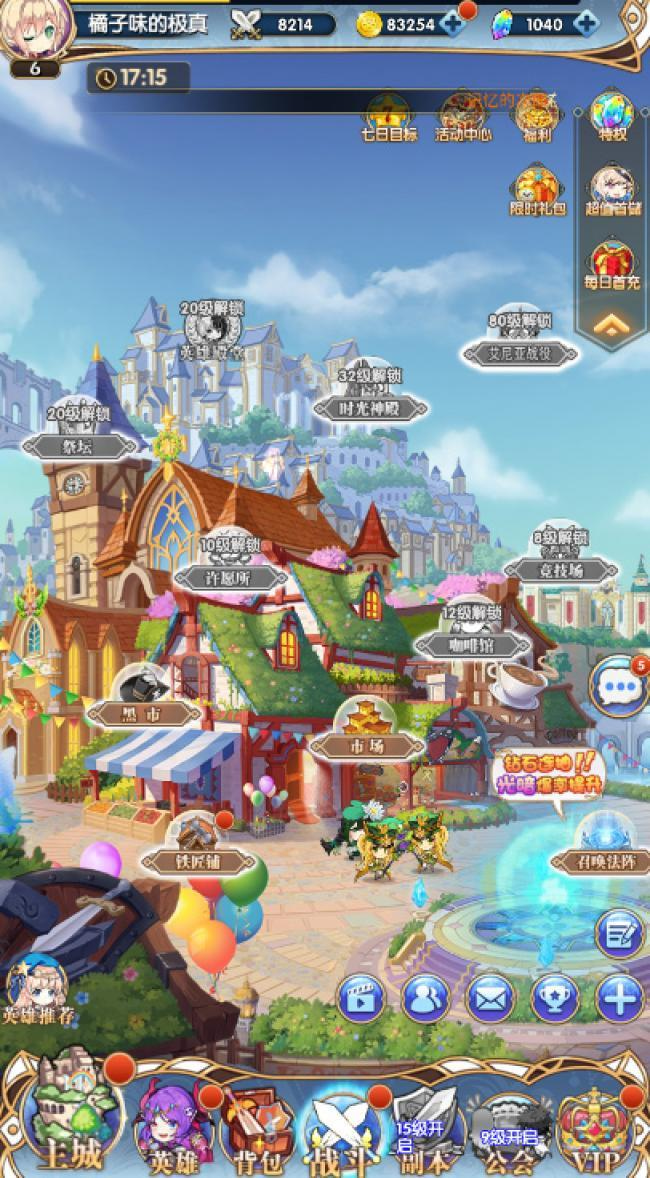Open the 活动中心 event center

[461, 117]
